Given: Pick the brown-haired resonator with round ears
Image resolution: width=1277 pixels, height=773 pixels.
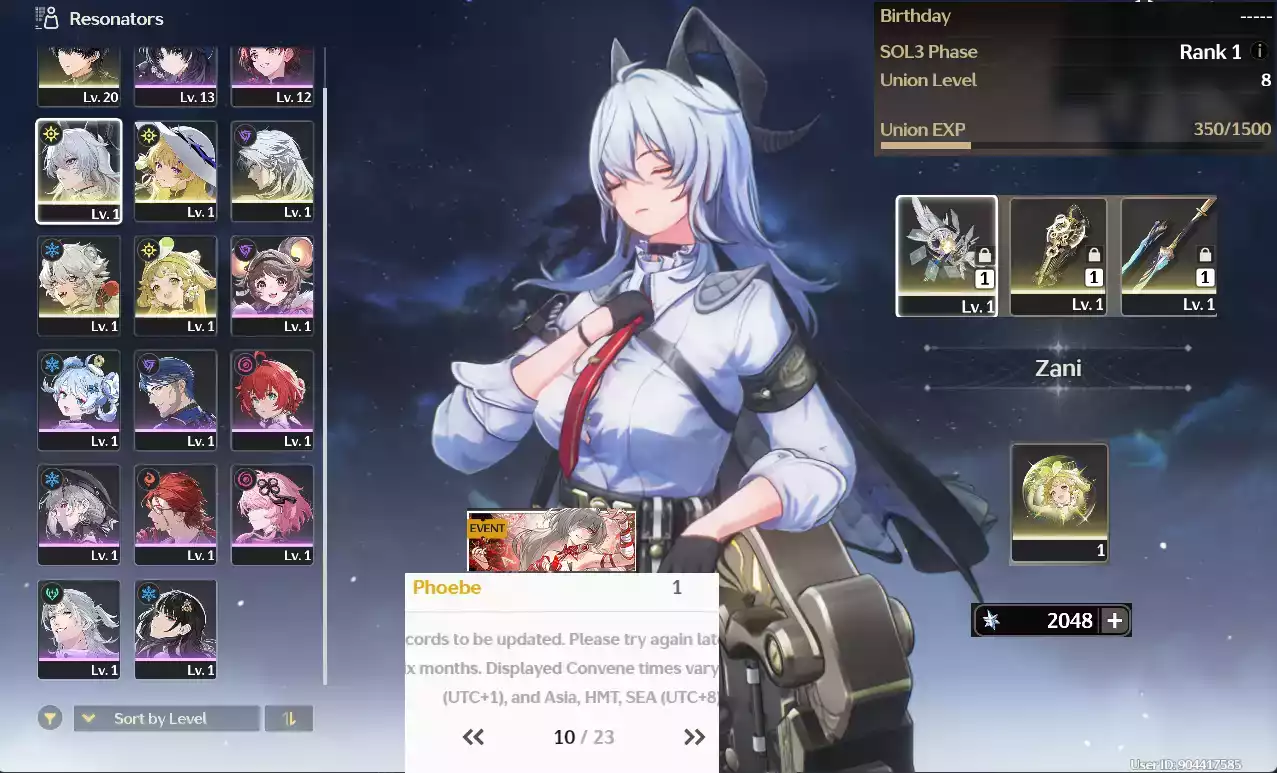Looking at the screenshot, I should pos(272,286).
